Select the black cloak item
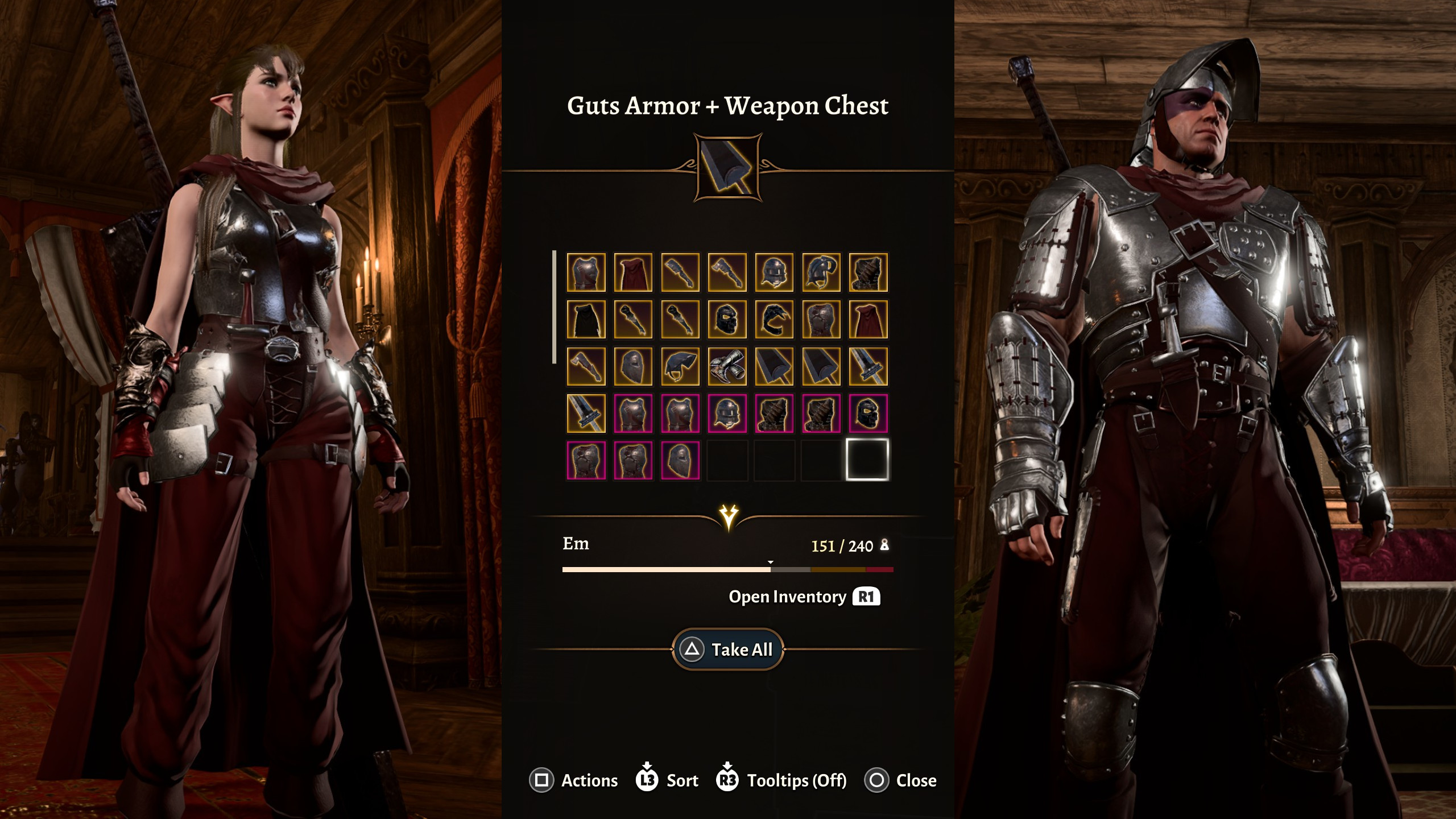The image size is (1456, 819). 586,320
